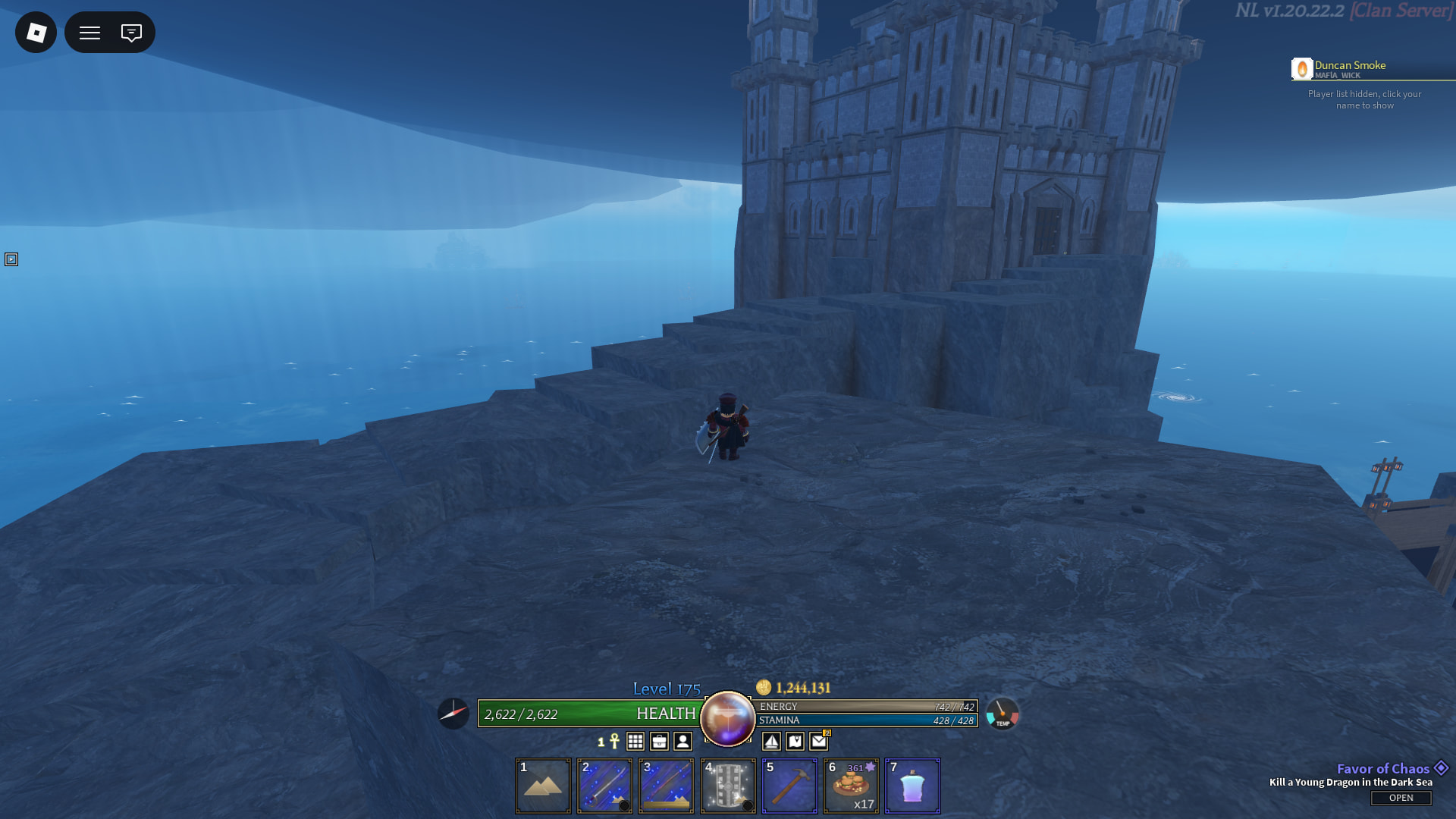This screenshot has height=819, width=1456.
Task: Open the Favor of Chaos quest
Action: pos(1401,798)
